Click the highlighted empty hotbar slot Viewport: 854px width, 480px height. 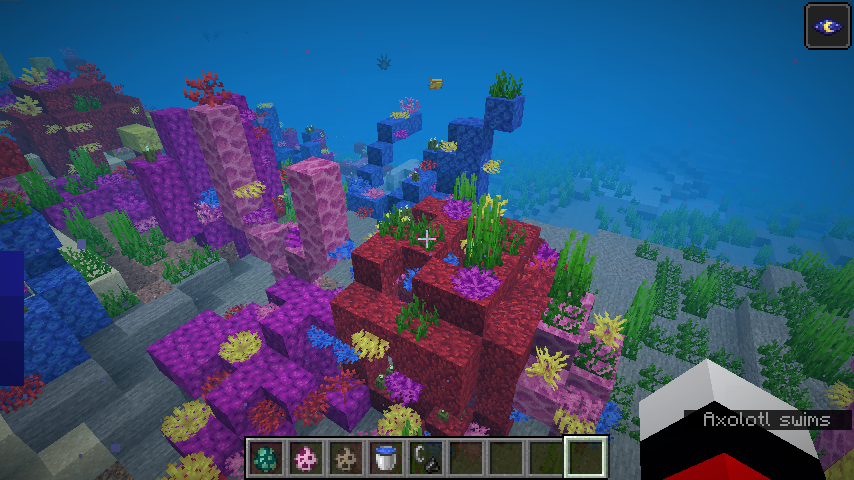tap(586, 458)
